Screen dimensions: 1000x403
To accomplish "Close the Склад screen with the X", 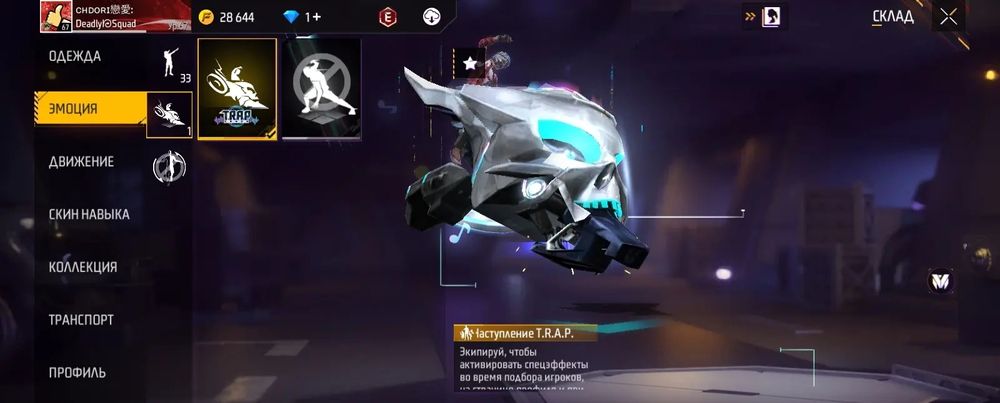I will point(948,17).
